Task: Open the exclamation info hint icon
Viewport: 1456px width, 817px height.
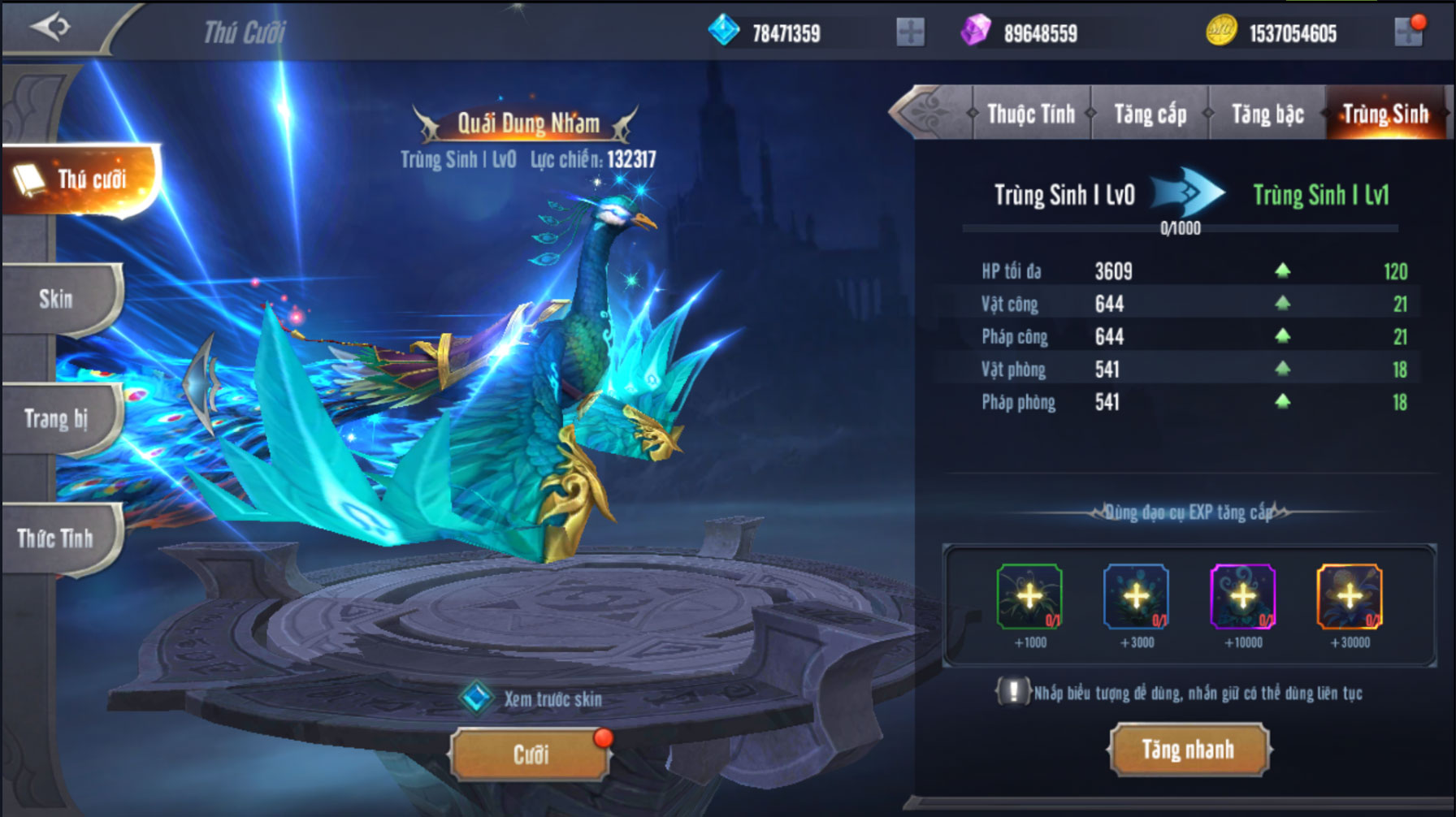Action: [1012, 692]
